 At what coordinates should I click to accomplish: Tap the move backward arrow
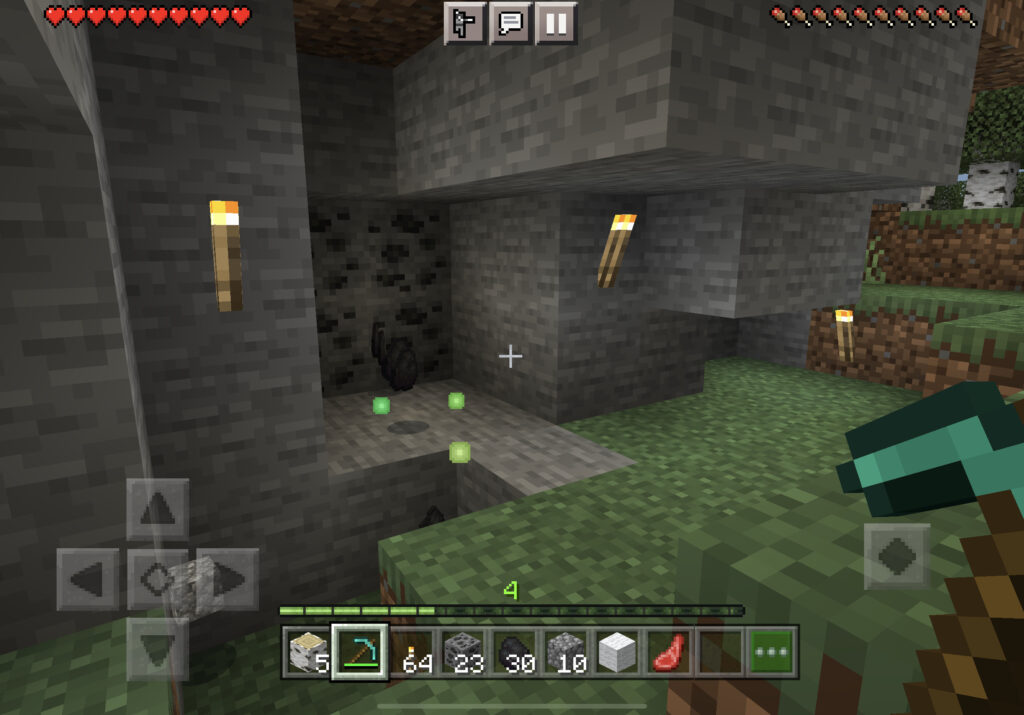(157, 648)
